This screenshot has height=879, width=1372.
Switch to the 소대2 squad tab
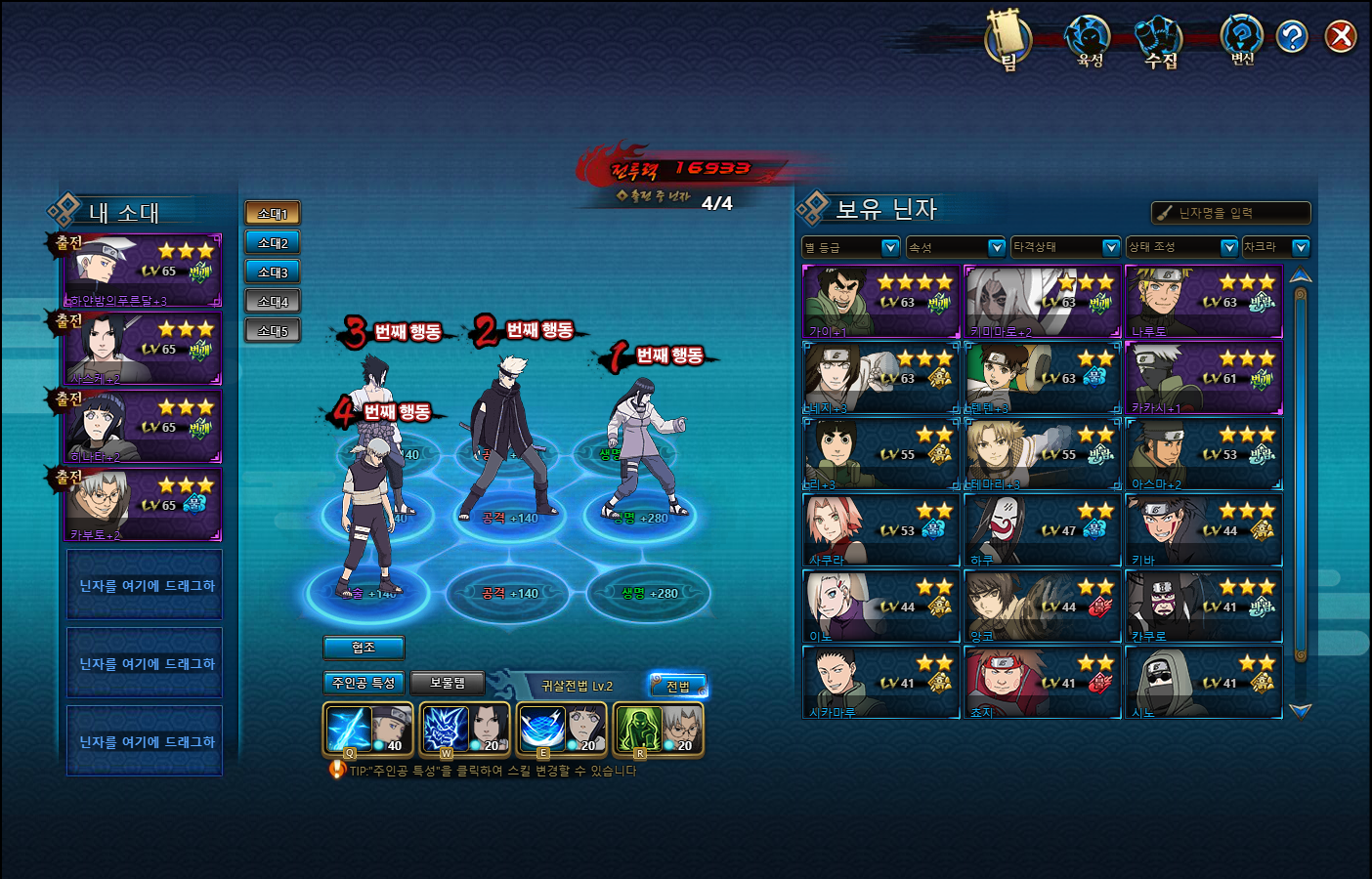pos(273,243)
